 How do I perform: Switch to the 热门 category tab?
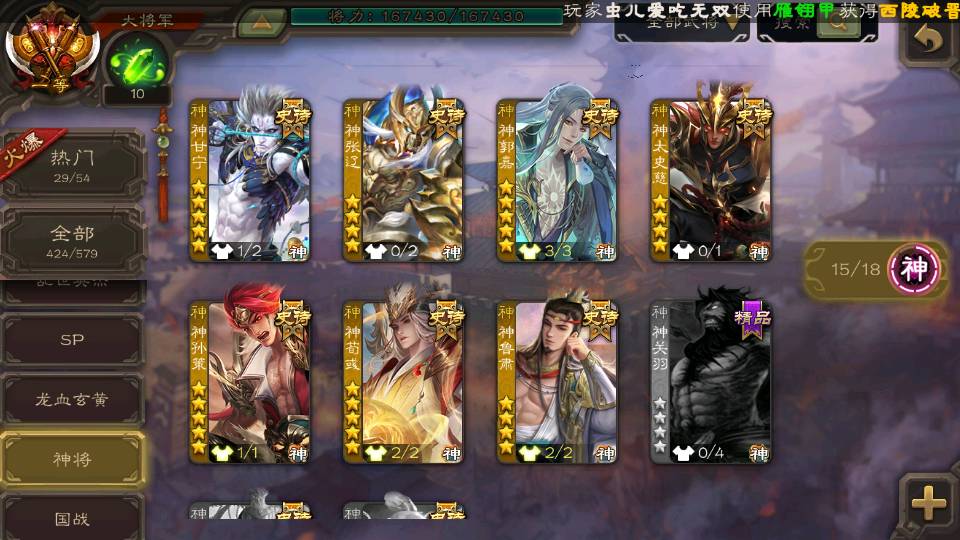click(x=72, y=164)
